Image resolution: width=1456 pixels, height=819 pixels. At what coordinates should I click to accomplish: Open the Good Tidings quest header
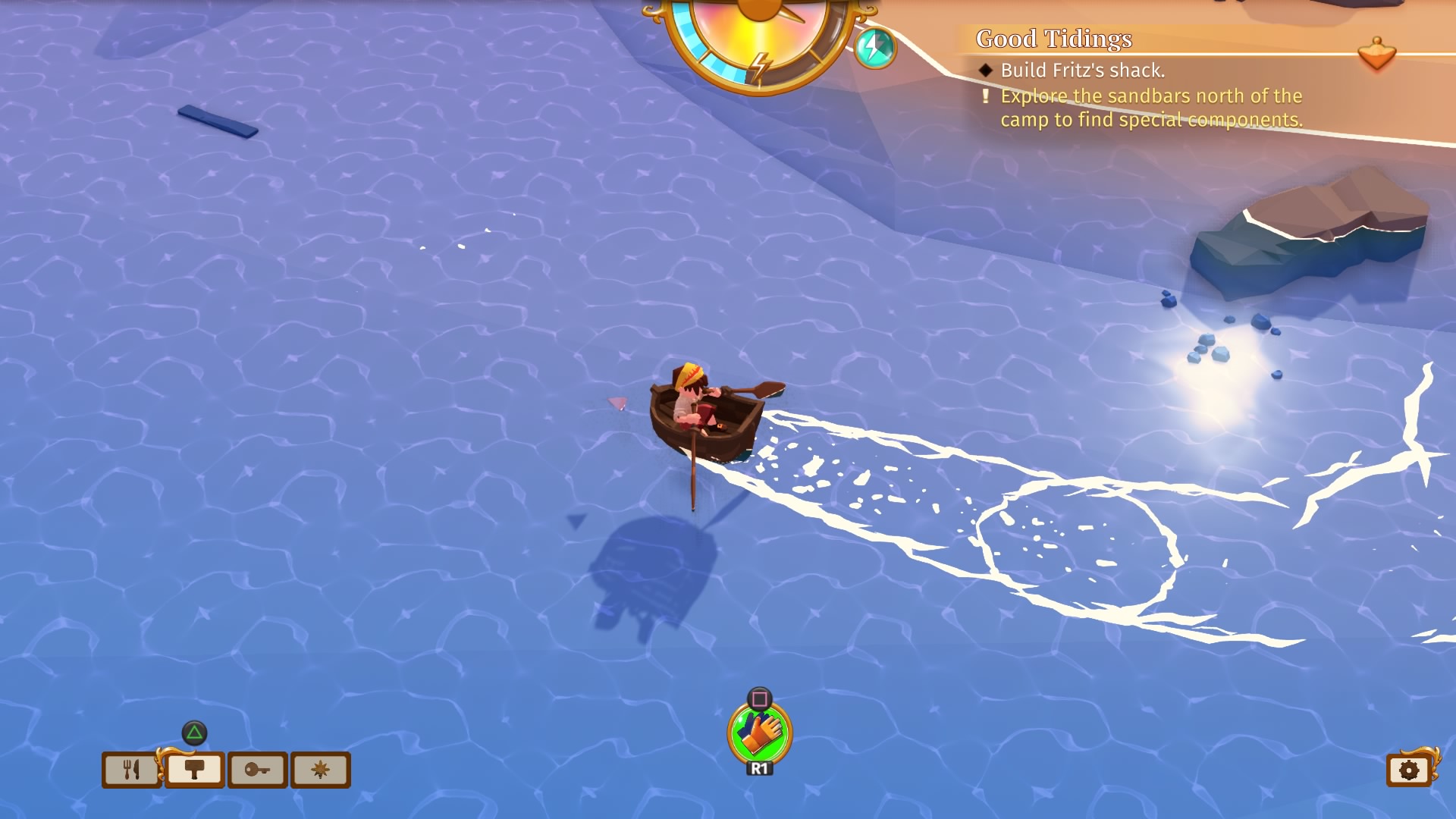pyautogui.click(x=1055, y=39)
